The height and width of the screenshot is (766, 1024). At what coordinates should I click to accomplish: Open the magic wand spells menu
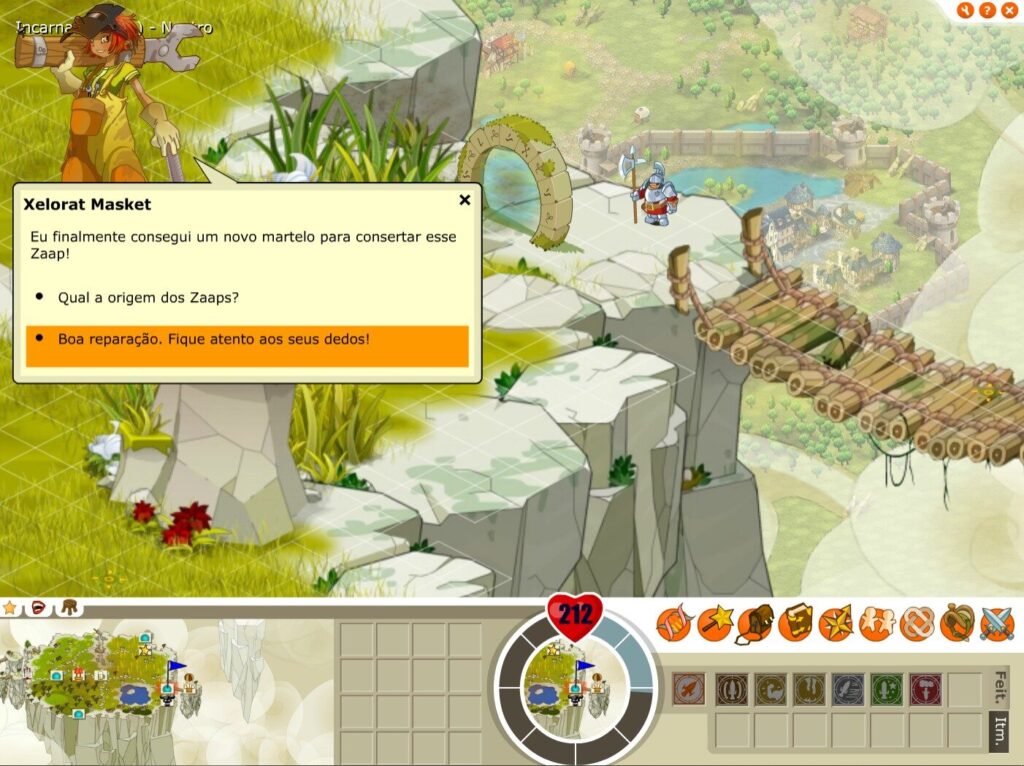[x=714, y=624]
